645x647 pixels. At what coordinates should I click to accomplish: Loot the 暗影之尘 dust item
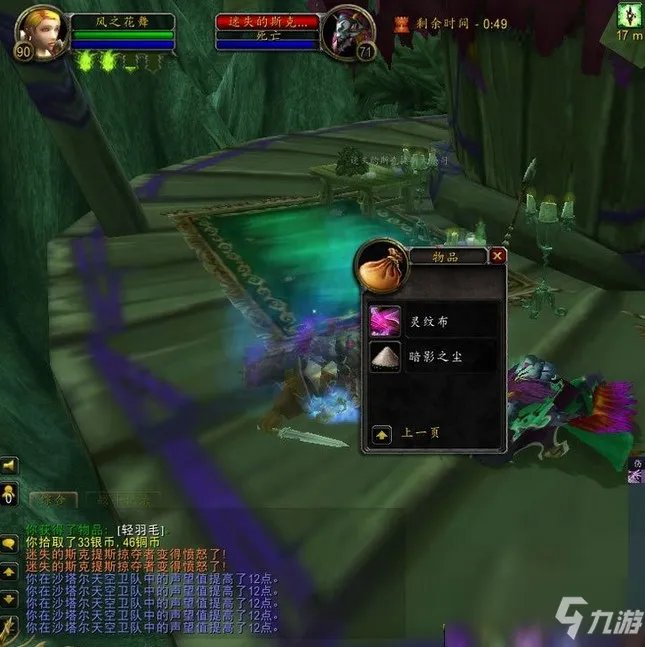(385, 355)
